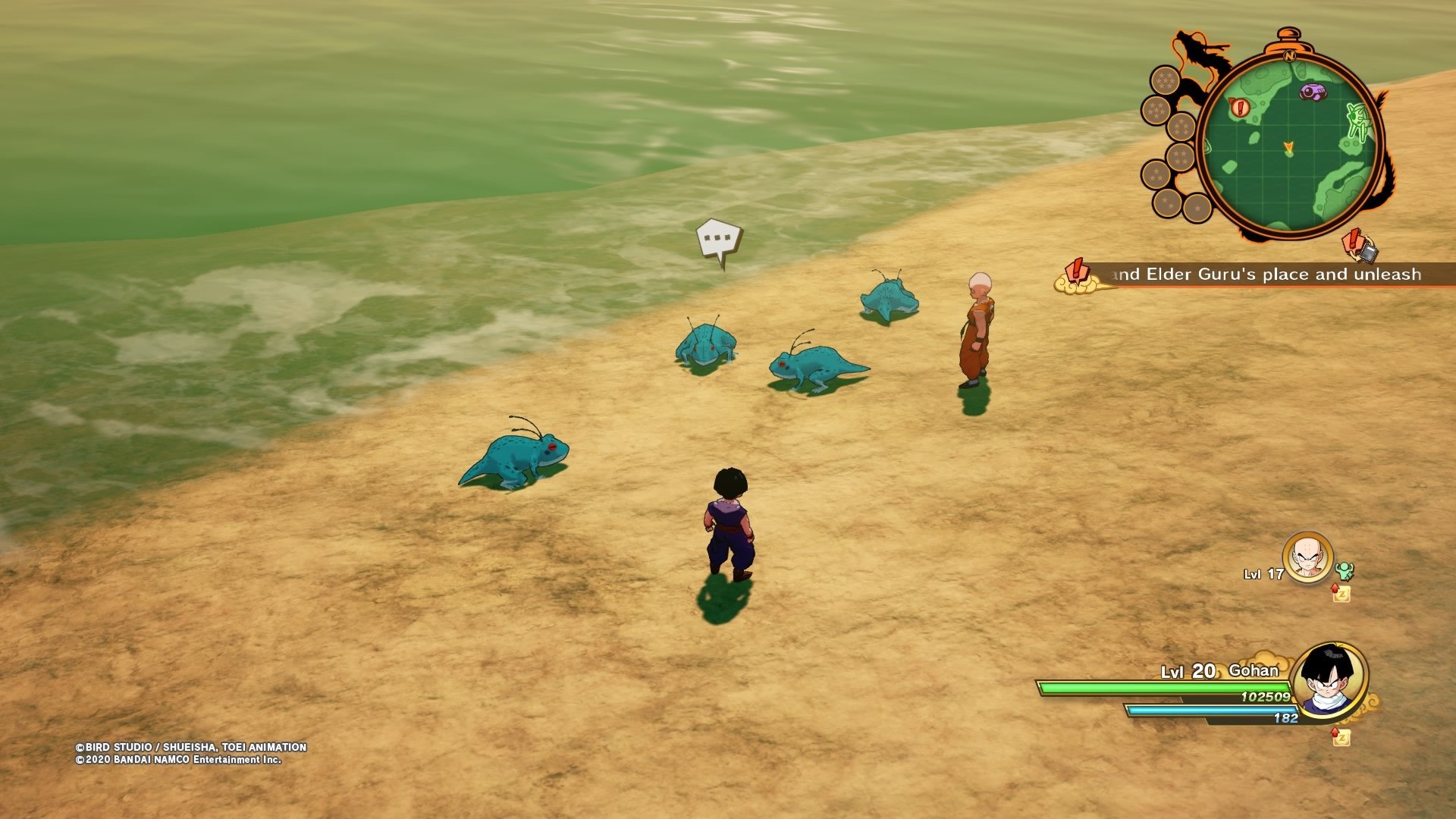The height and width of the screenshot is (819, 1456).
Task: Select Krillin's Lvl 17 support portrait
Action: [x=1307, y=558]
